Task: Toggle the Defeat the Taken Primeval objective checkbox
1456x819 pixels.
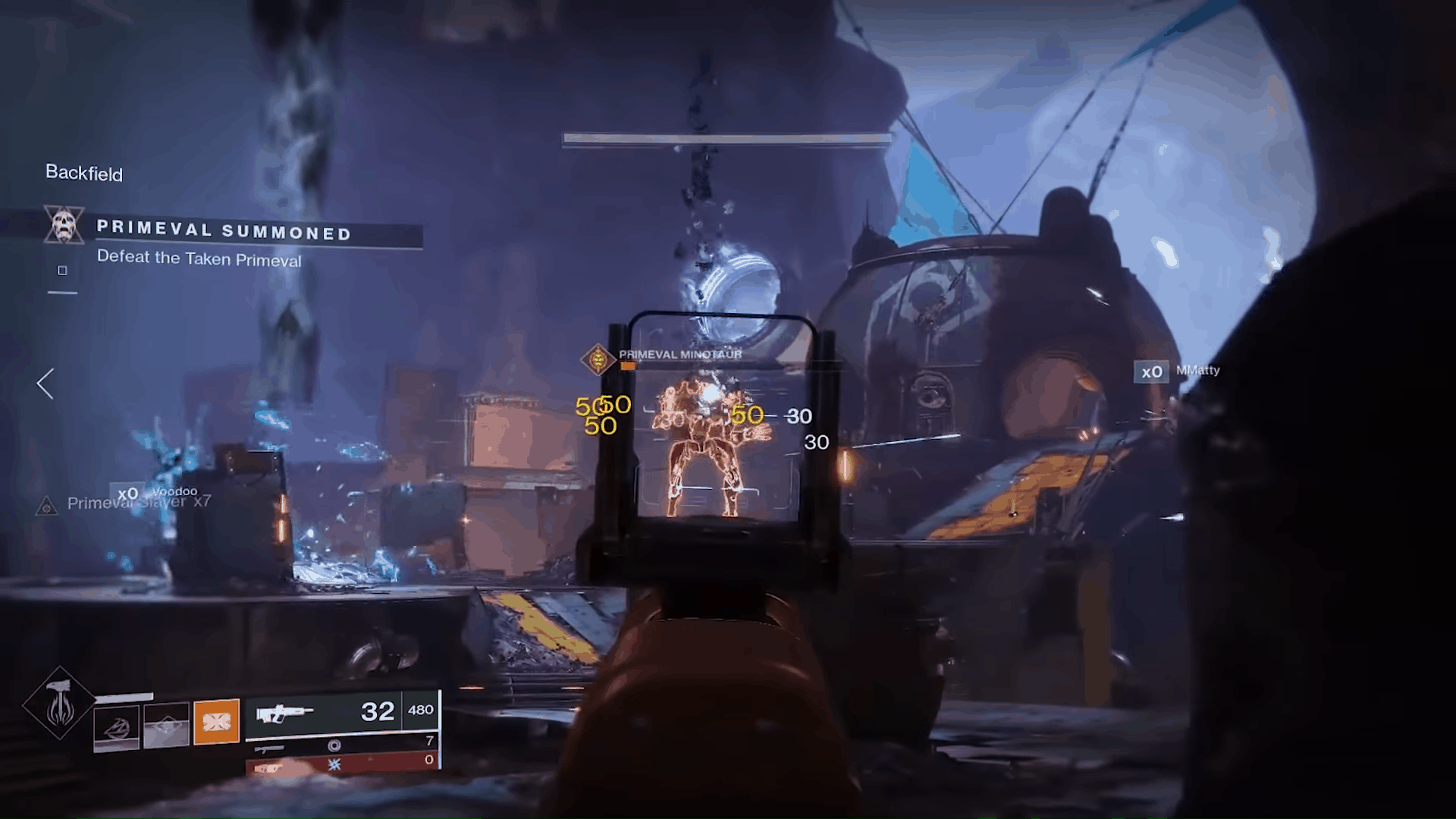Action: pyautogui.click(x=62, y=270)
